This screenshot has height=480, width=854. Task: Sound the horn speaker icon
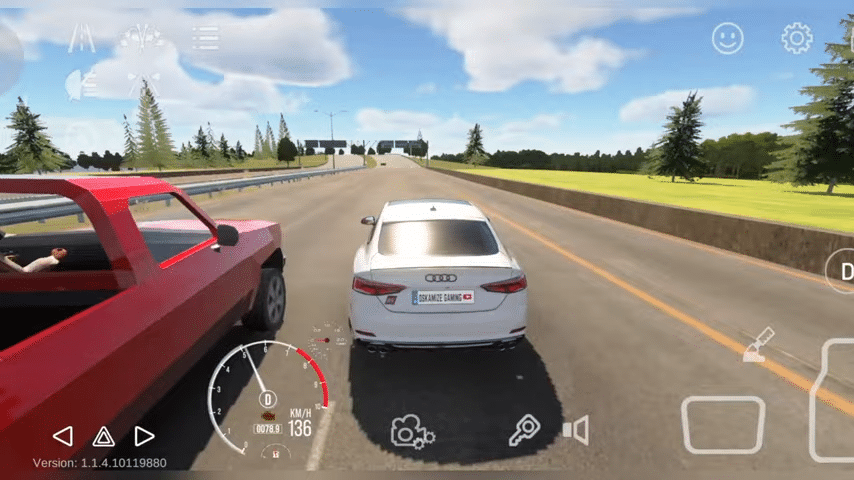[575, 431]
